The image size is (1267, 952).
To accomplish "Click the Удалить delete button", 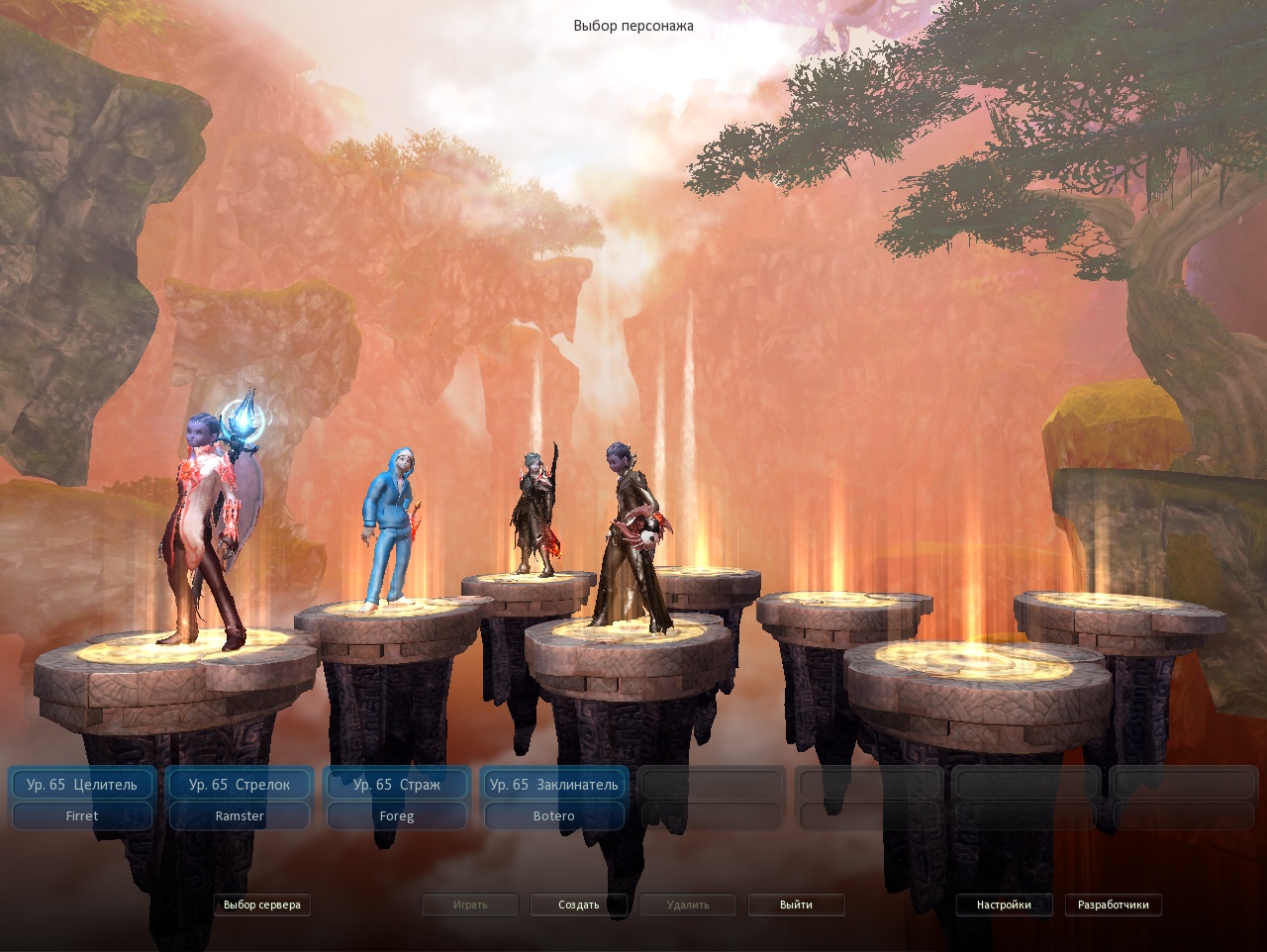I will pos(688,904).
